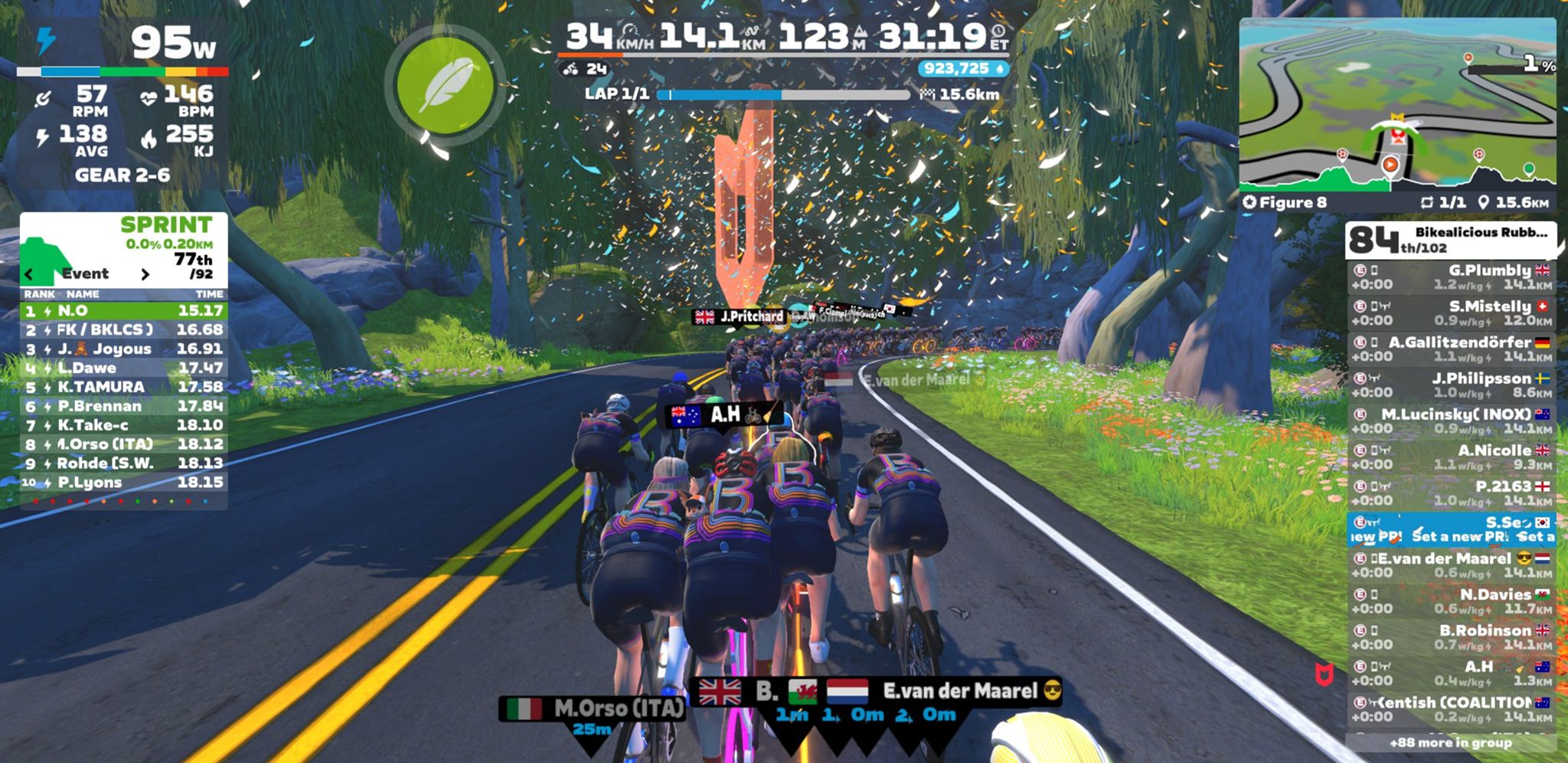The height and width of the screenshot is (763, 1568).
Task: Pick J.Philipsson from the riders list
Action: [1451, 385]
